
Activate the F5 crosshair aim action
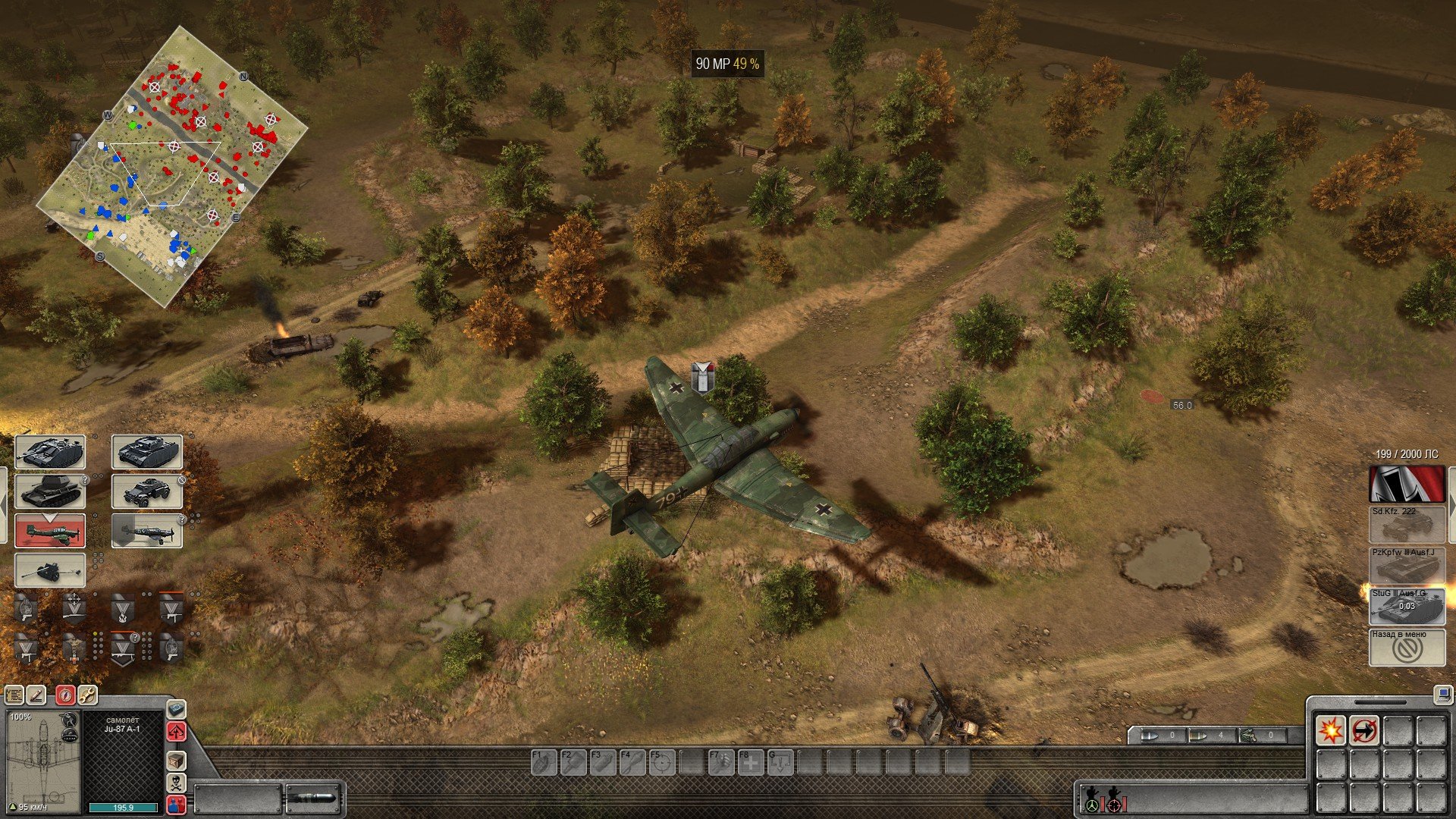(x=661, y=762)
